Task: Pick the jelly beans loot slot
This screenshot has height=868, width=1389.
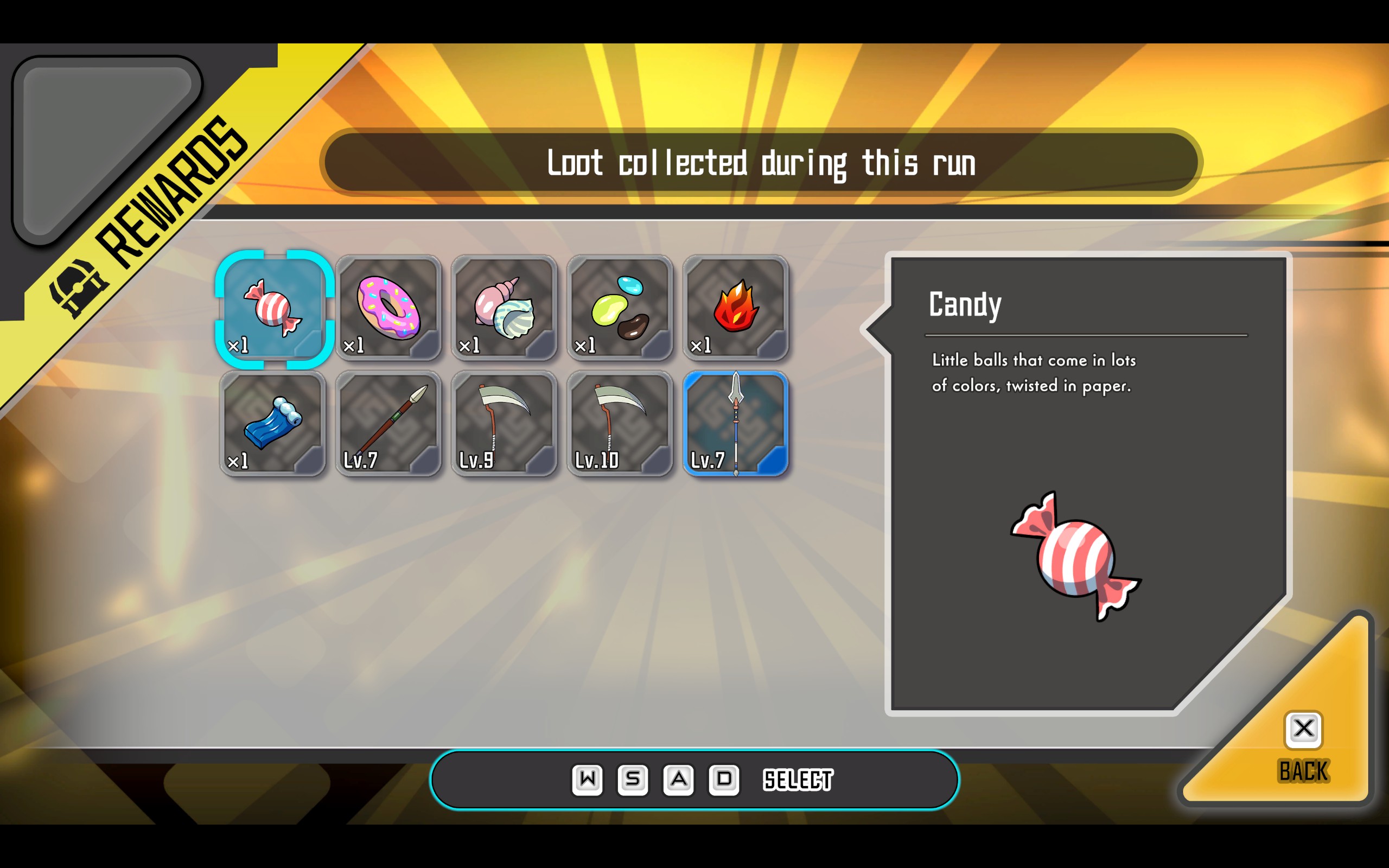Action: point(620,309)
